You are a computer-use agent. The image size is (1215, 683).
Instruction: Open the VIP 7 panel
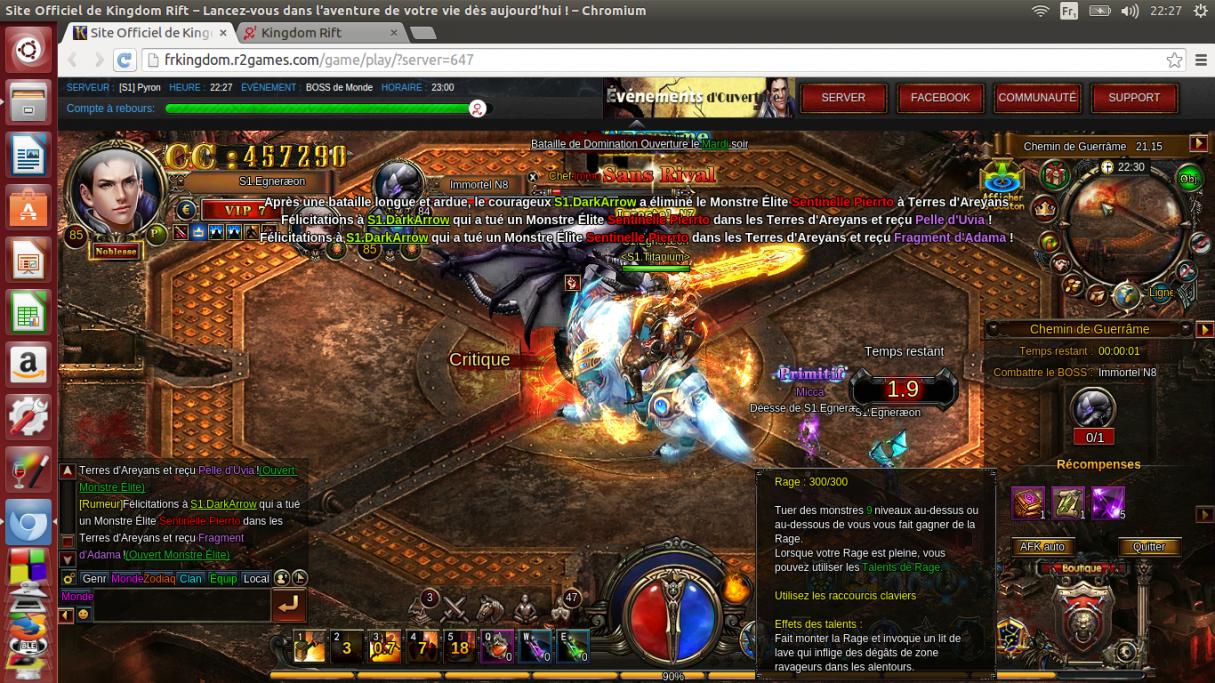click(x=236, y=210)
